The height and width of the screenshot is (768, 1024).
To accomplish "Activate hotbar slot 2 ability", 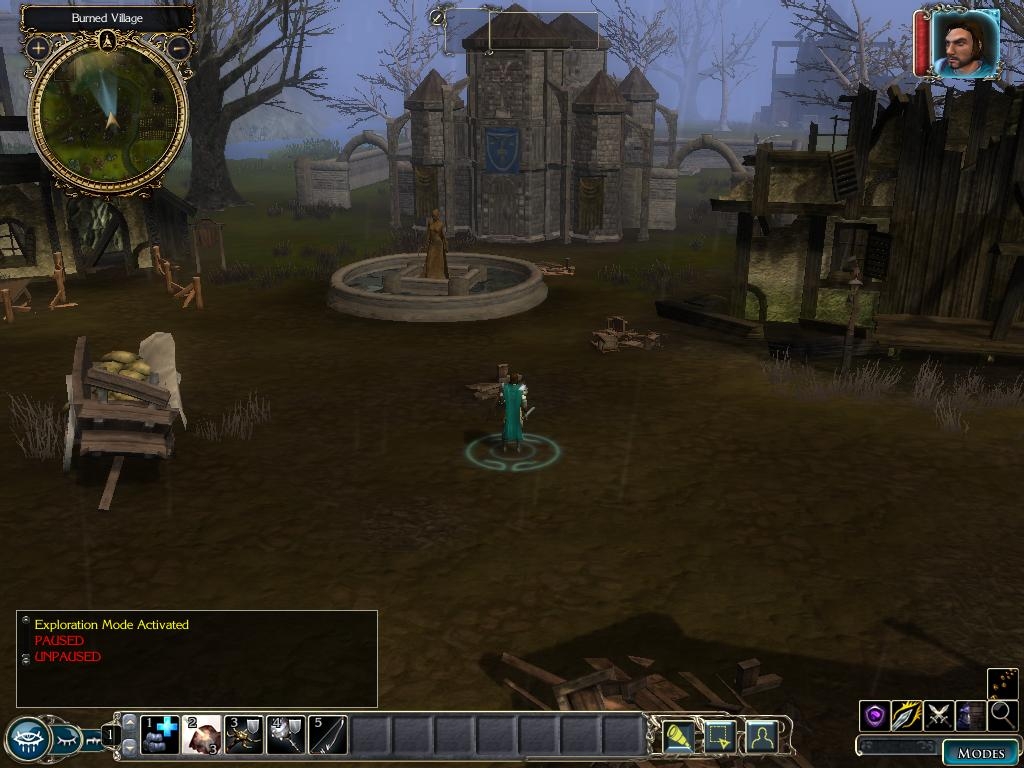I will [201, 735].
